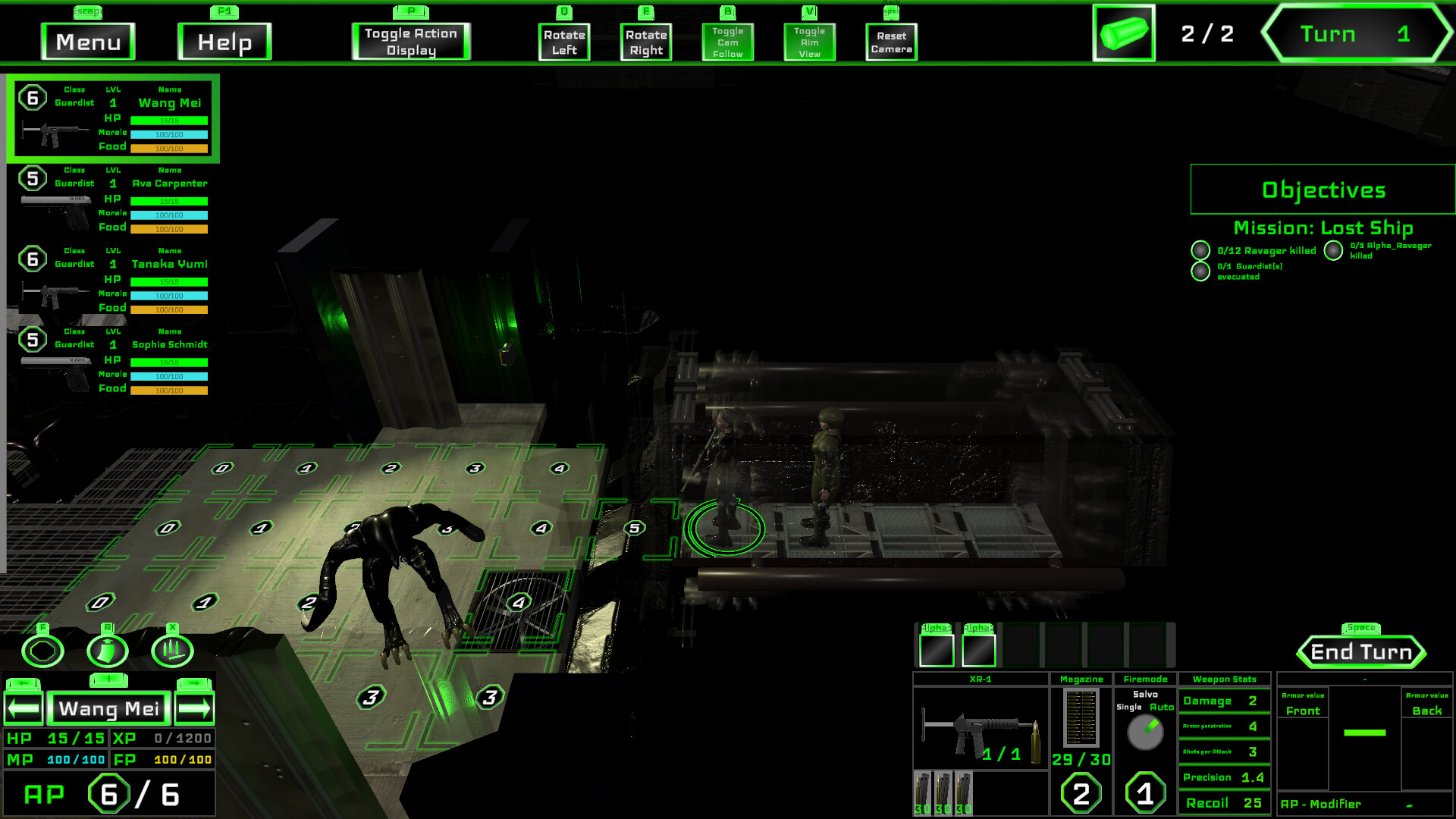This screenshot has width=1456, height=819.
Task: Select the X claw melee action icon
Action: click(x=172, y=651)
